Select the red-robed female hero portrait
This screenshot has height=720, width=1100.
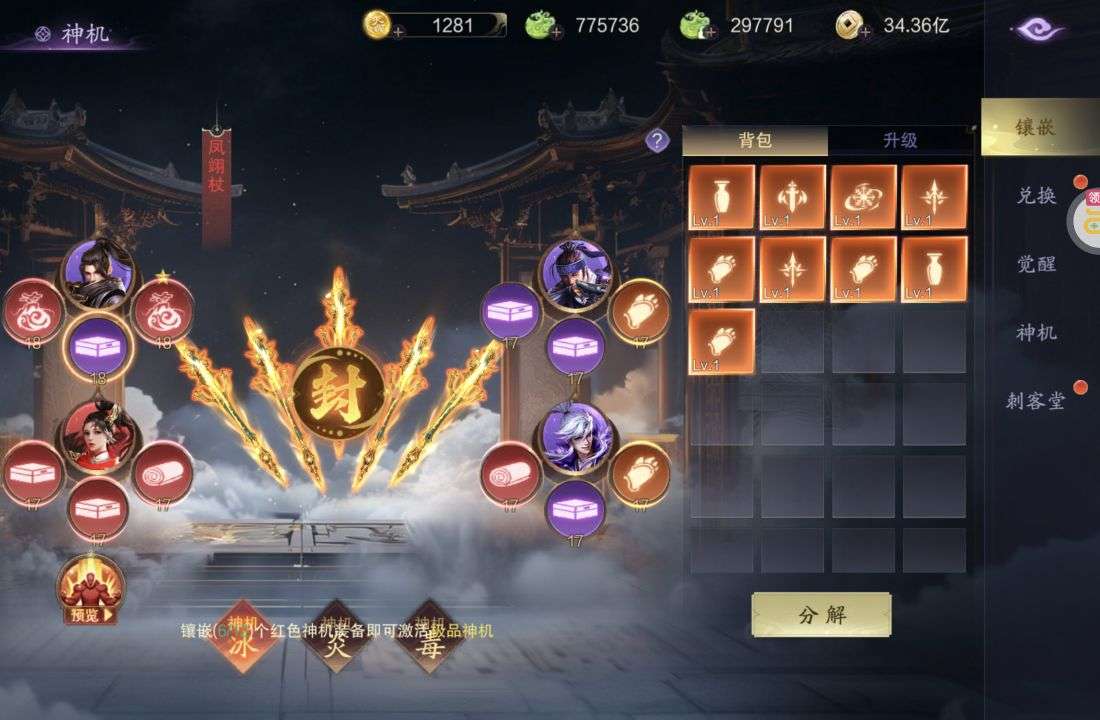(x=99, y=437)
